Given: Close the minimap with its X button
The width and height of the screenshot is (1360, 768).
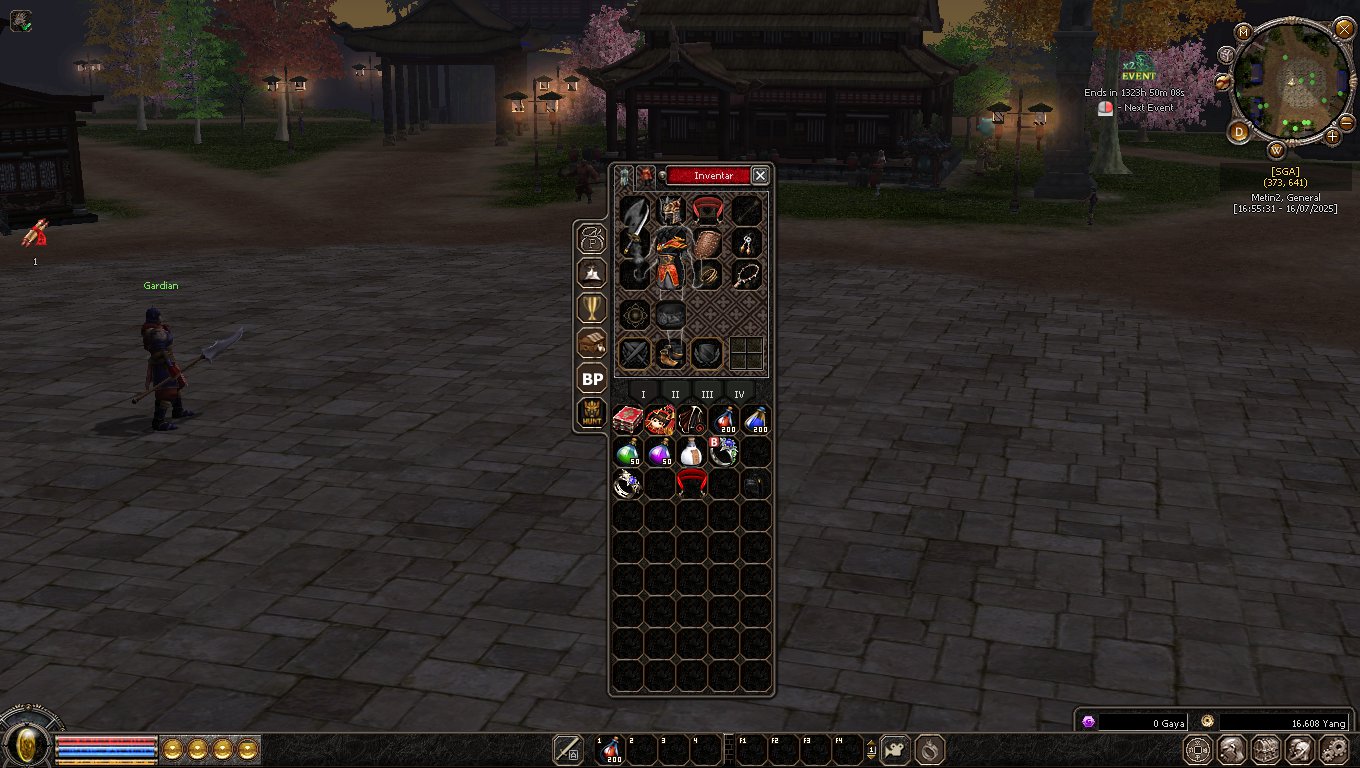Looking at the screenshot, I should [1344, 28].
